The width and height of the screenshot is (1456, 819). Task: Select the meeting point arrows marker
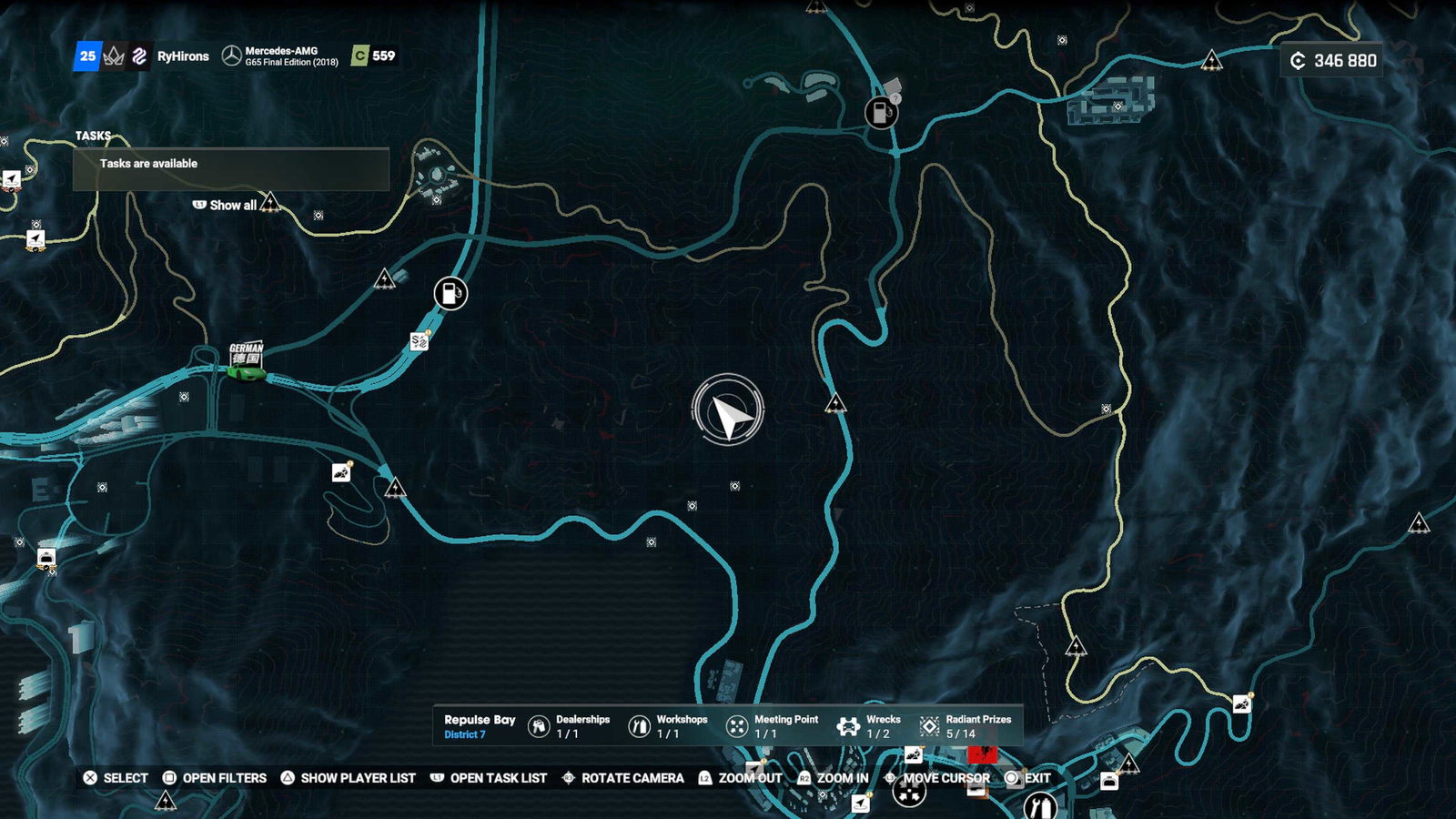[x=908, y=793]
